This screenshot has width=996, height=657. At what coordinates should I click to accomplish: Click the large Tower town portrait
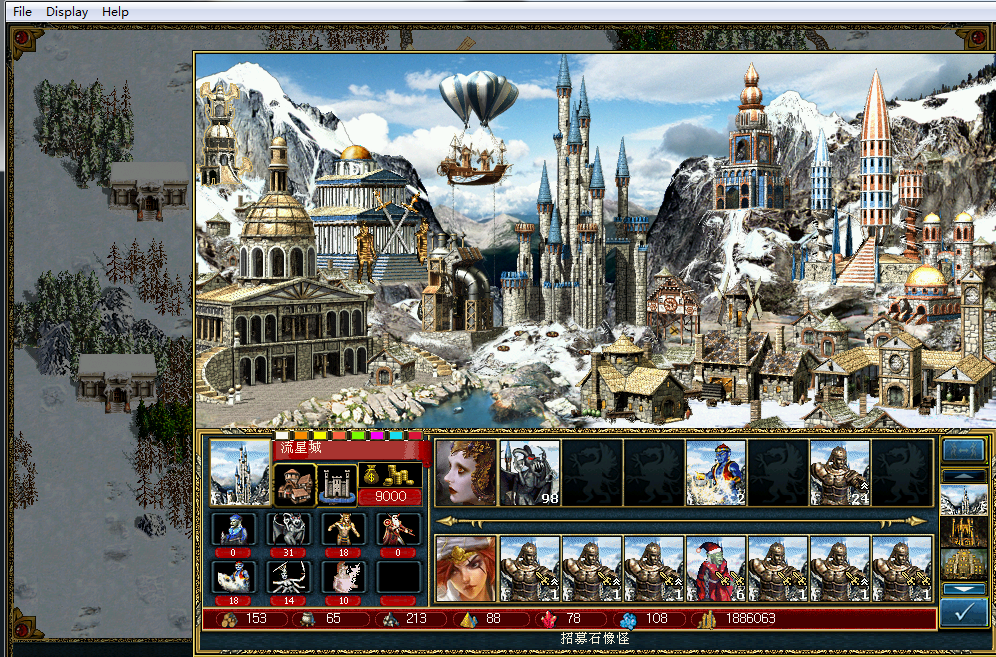(x=240, y=472)
